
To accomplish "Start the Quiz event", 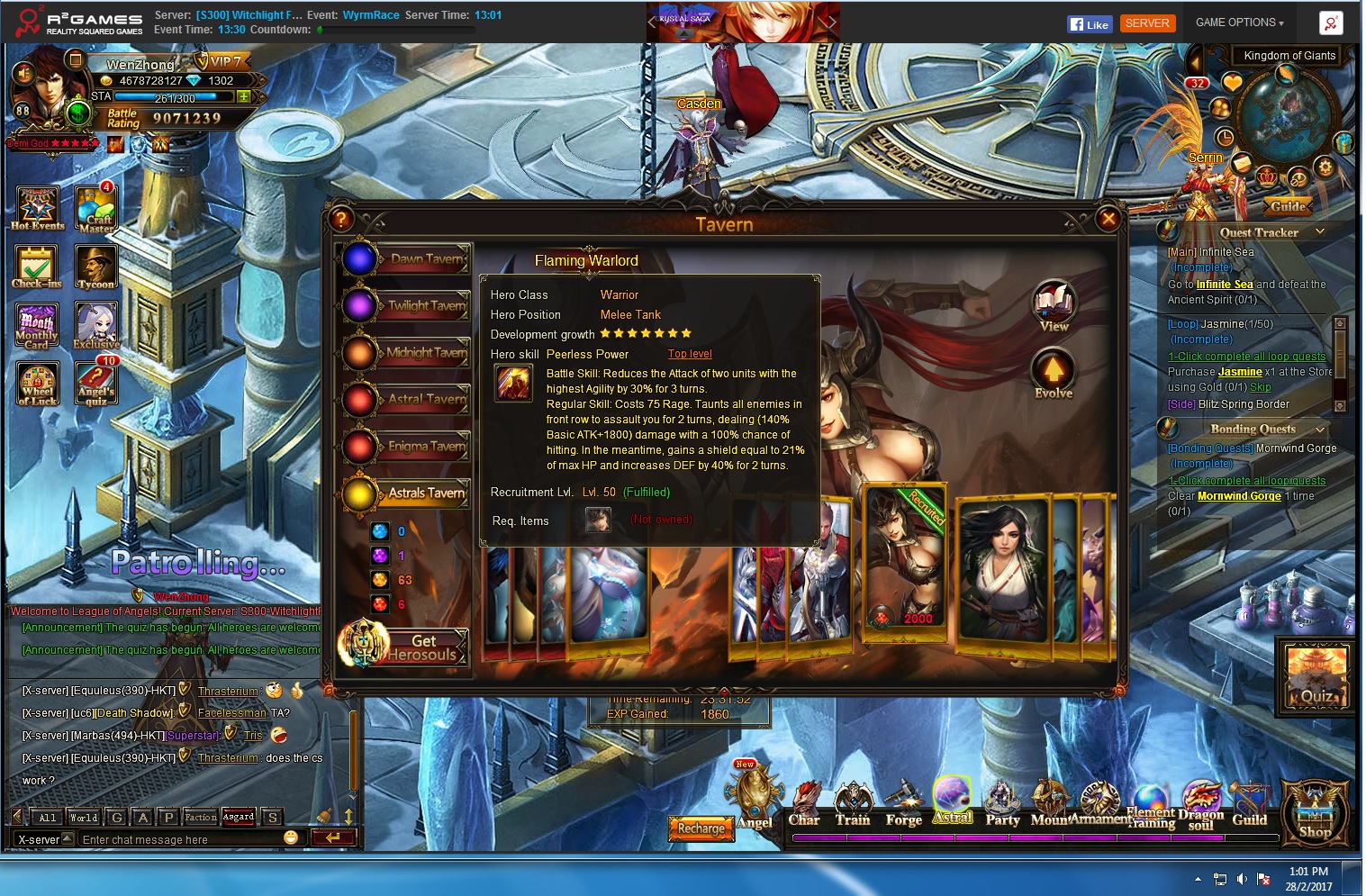I will point(1316,677).
